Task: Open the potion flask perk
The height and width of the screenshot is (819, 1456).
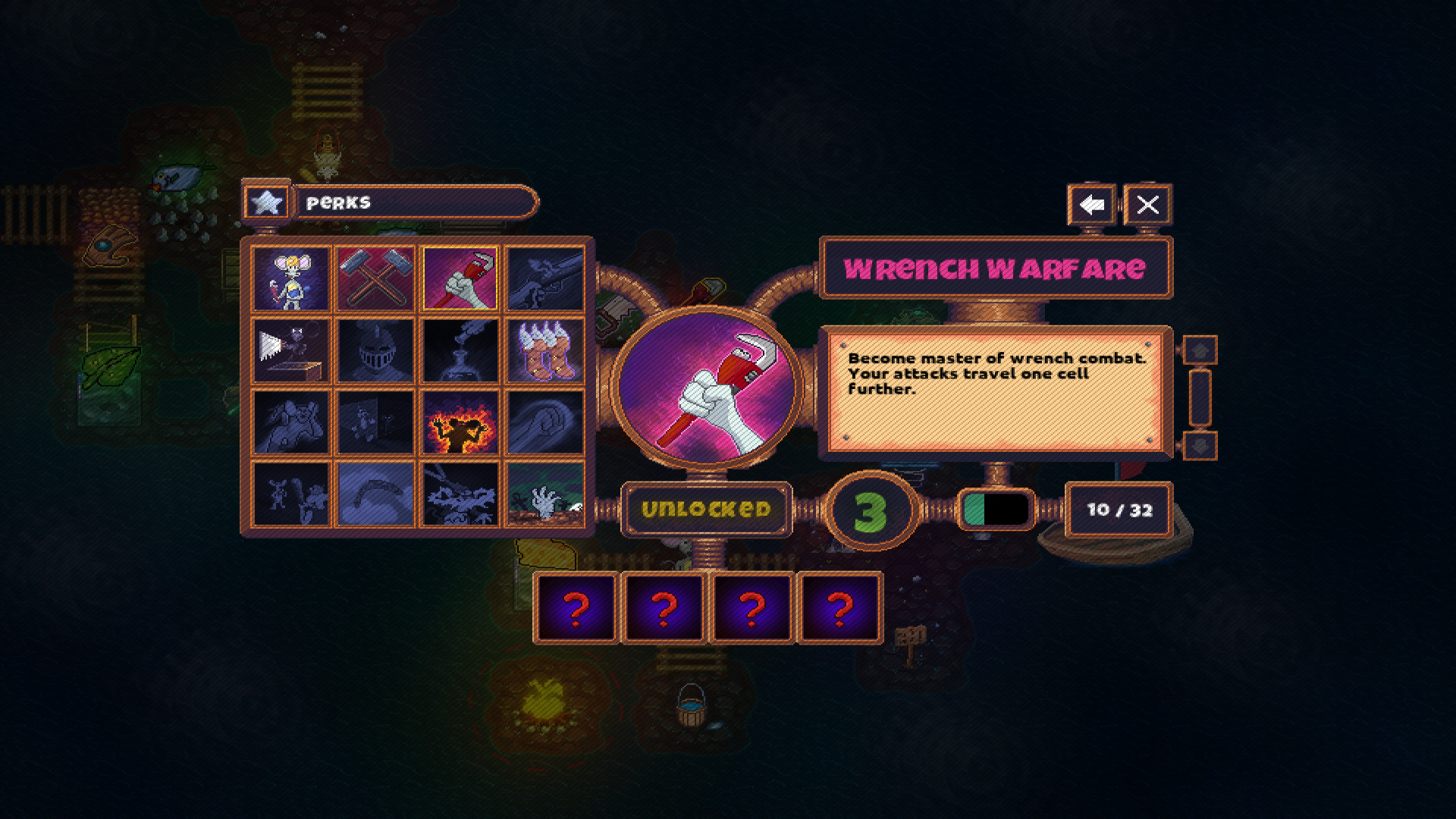Action: 459,351
